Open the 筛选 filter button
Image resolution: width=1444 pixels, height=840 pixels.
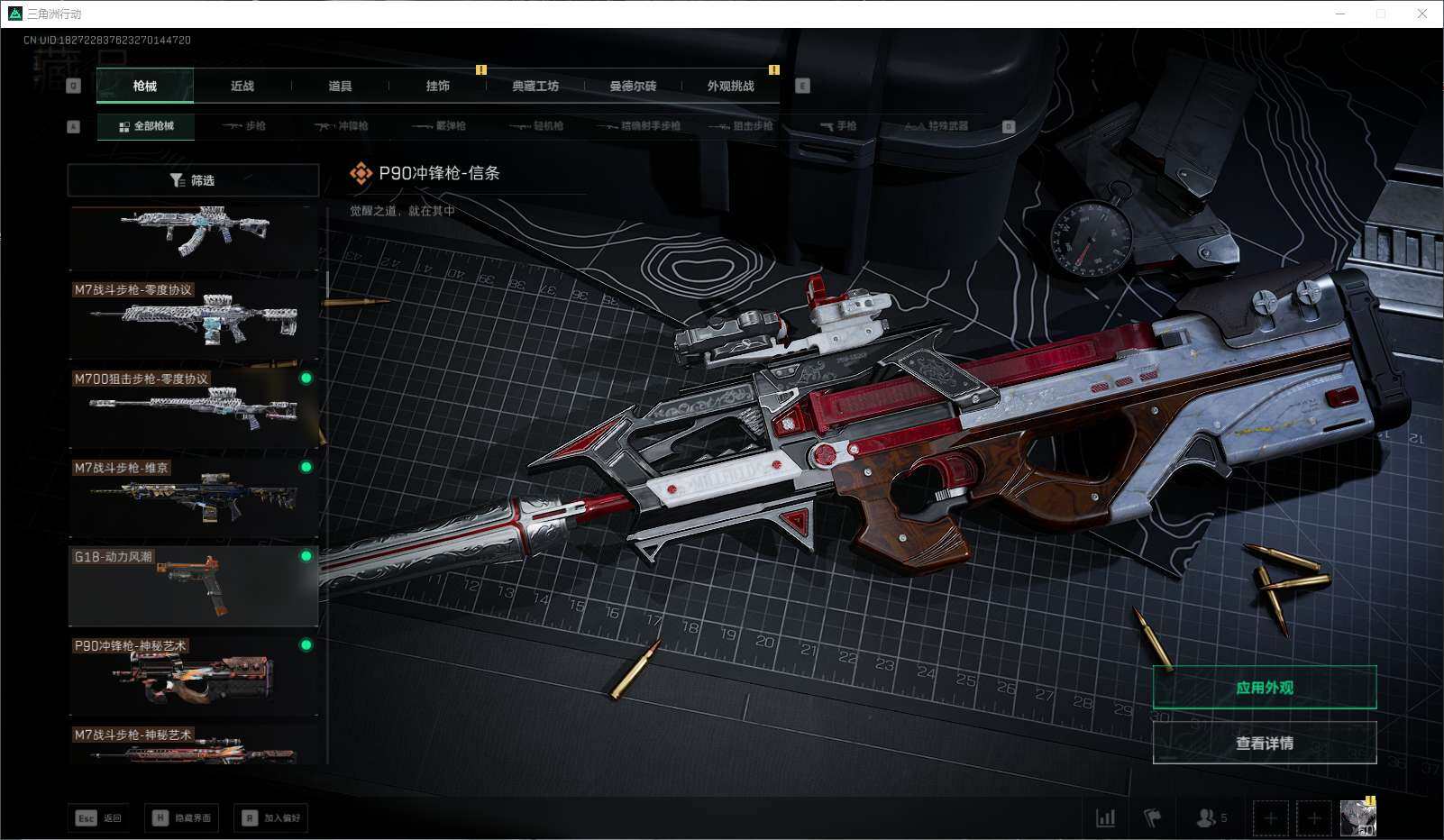point(193,180)
